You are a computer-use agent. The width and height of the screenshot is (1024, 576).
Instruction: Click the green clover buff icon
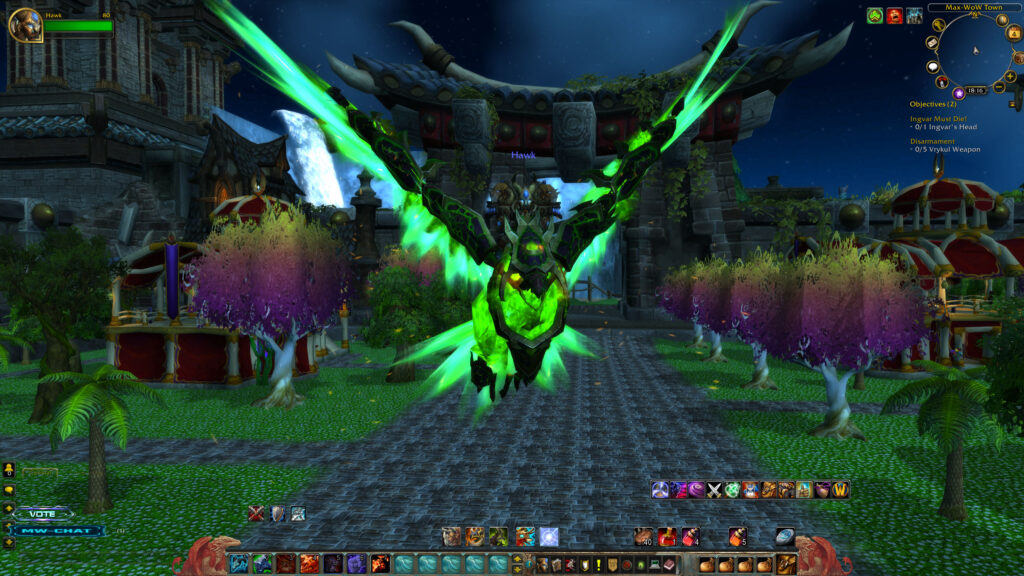coord(875,16)
